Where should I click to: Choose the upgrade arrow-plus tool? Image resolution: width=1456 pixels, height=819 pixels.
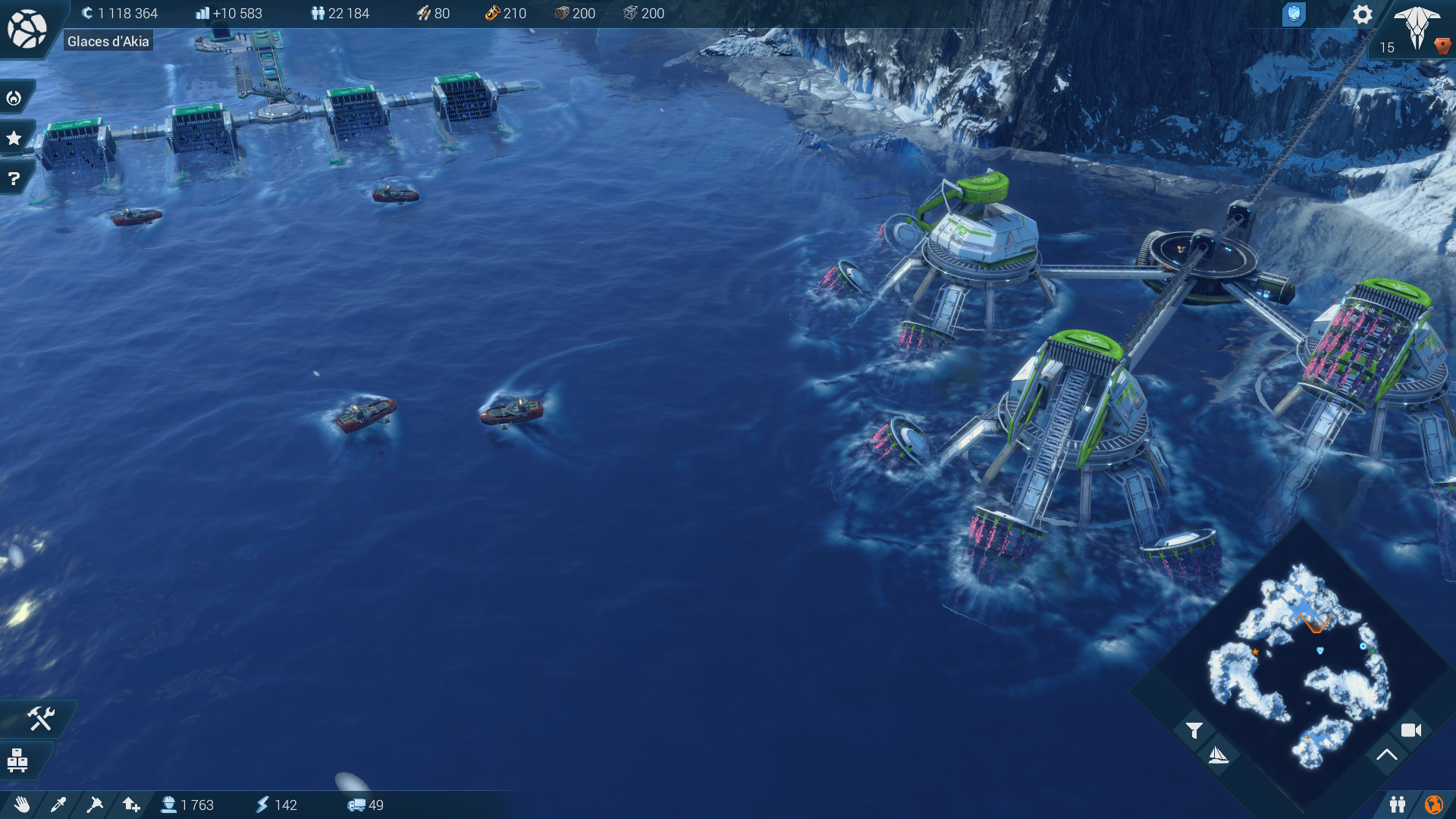pos(131,805)
